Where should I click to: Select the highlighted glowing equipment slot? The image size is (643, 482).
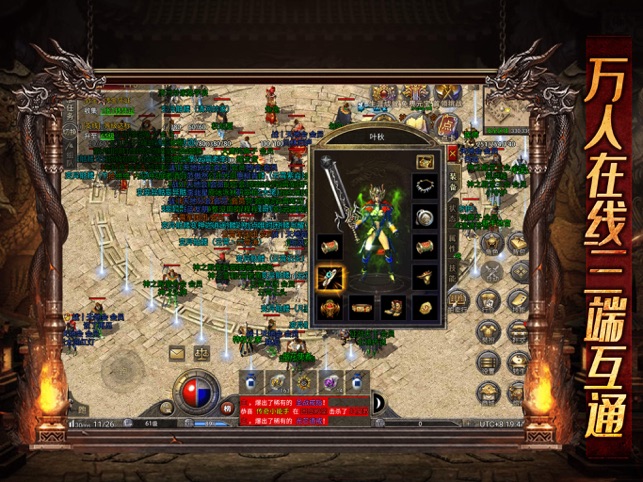[332, 277]
